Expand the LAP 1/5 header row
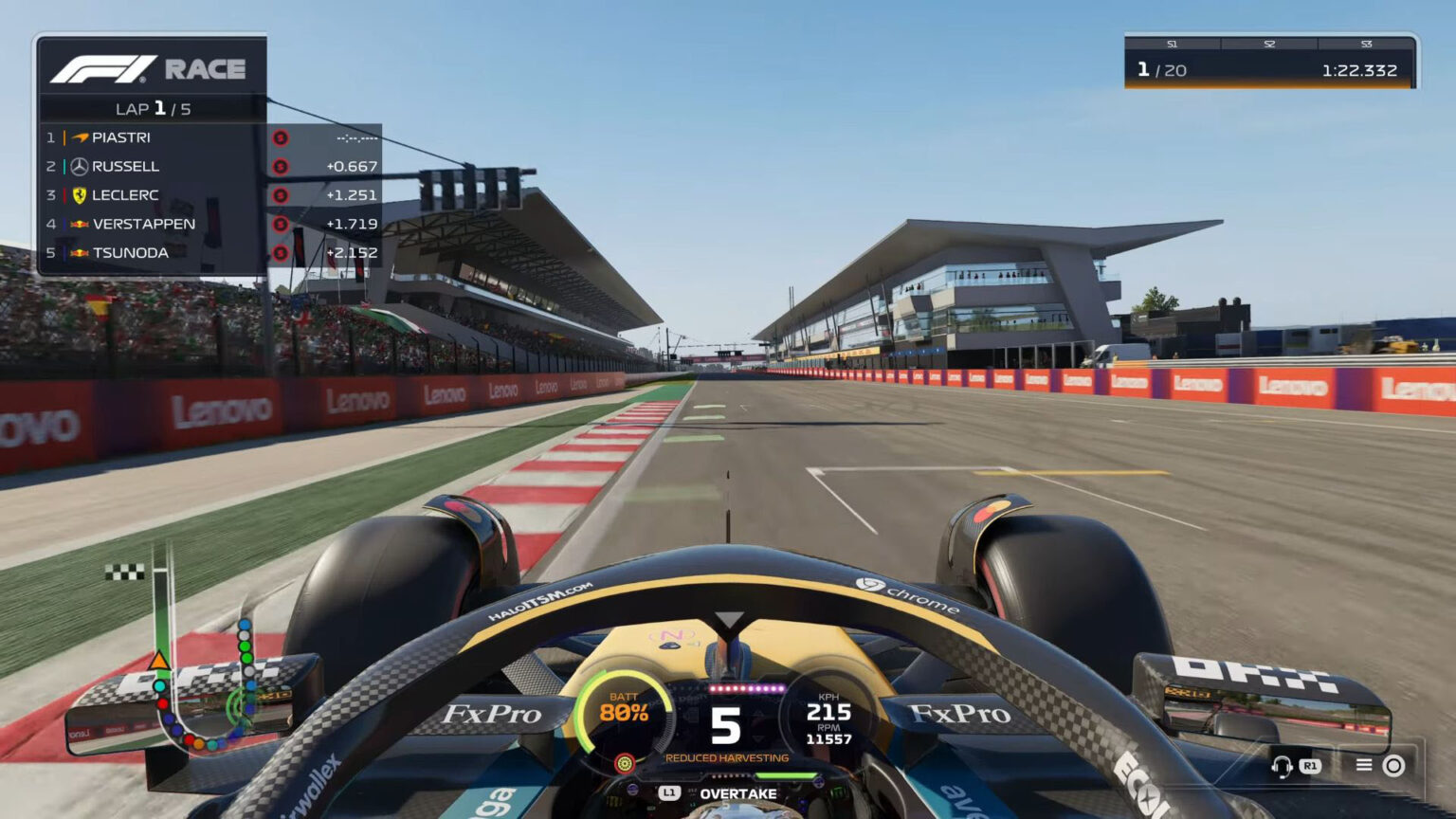This screenshot has width=1456, height=819. pyautogui.click(x=152, y=110)
